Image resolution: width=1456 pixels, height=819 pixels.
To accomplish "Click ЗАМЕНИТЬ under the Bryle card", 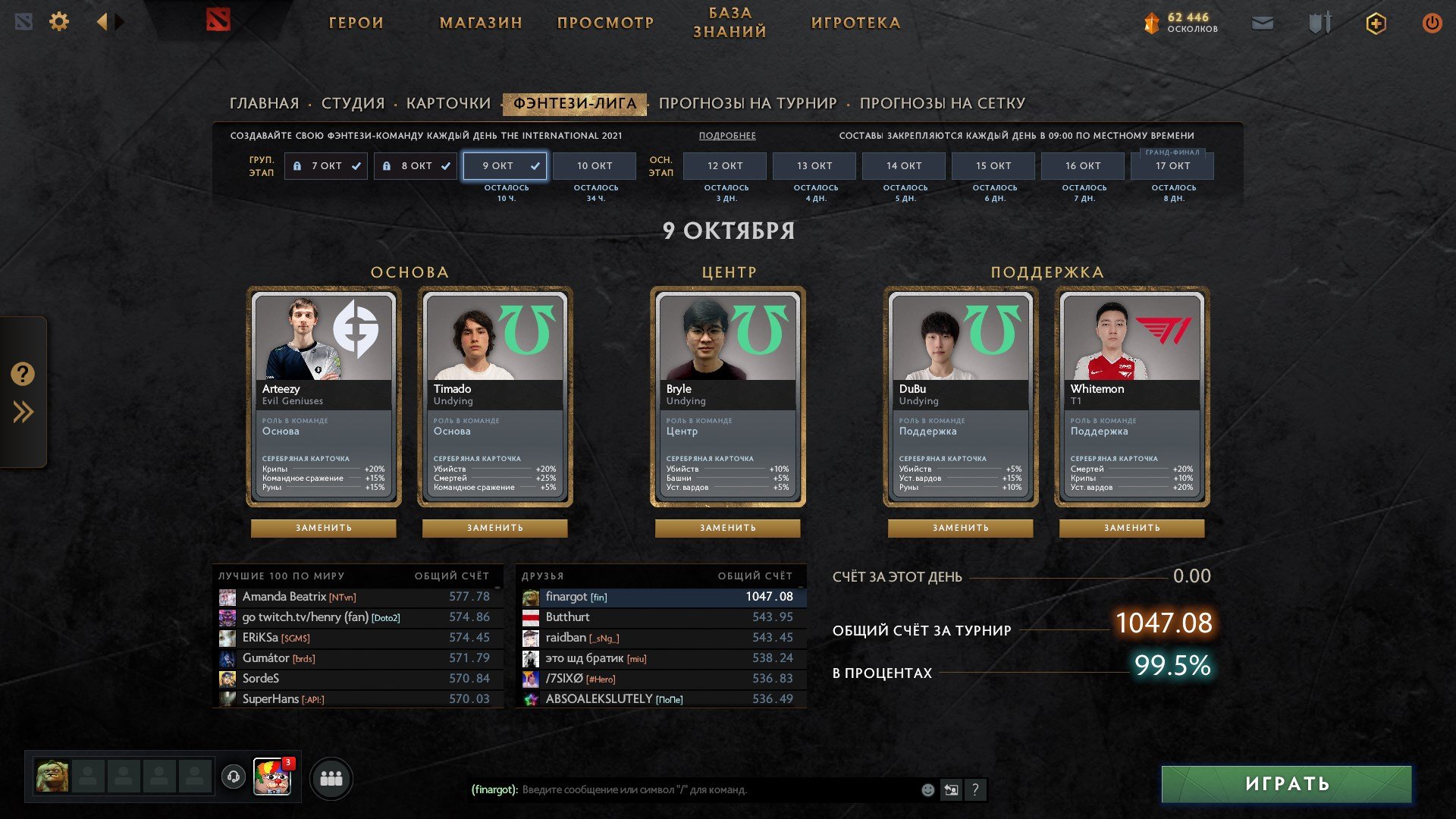I will pos(727,528).
